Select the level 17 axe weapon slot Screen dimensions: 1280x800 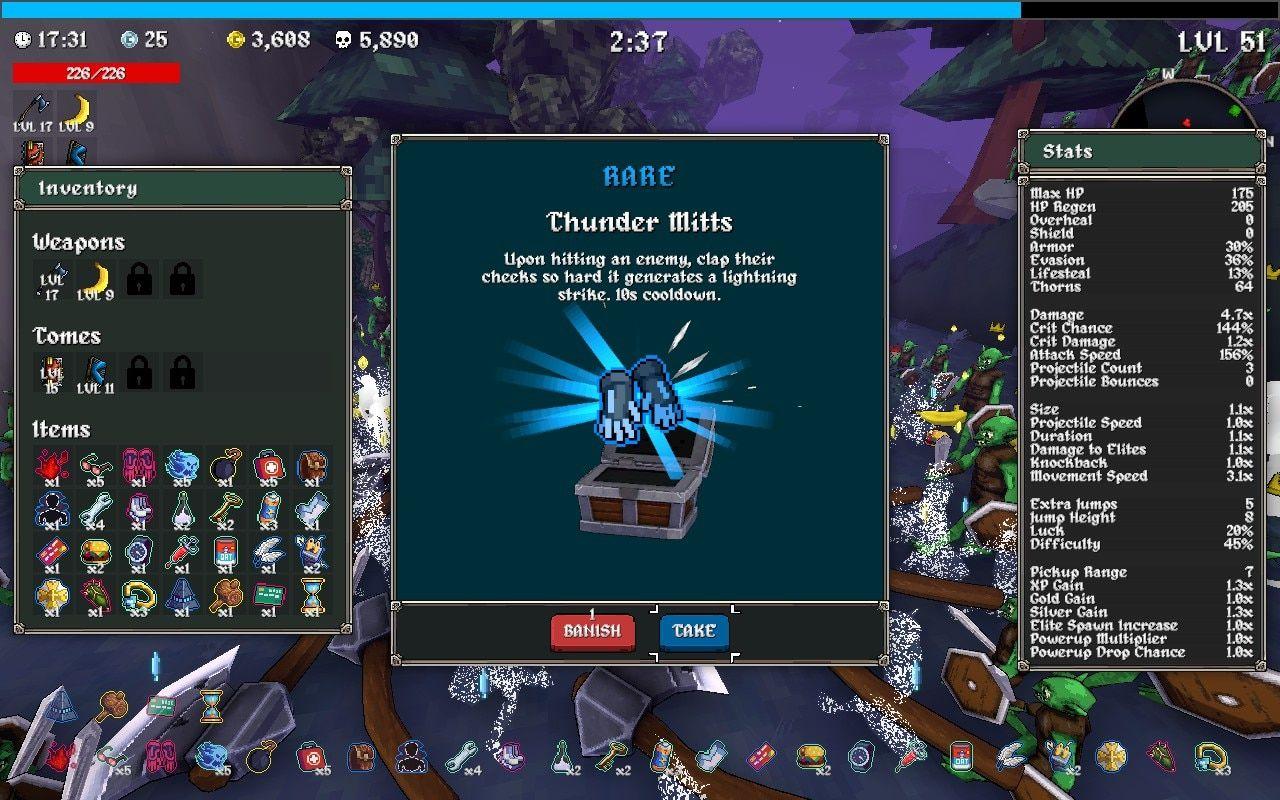53,280
